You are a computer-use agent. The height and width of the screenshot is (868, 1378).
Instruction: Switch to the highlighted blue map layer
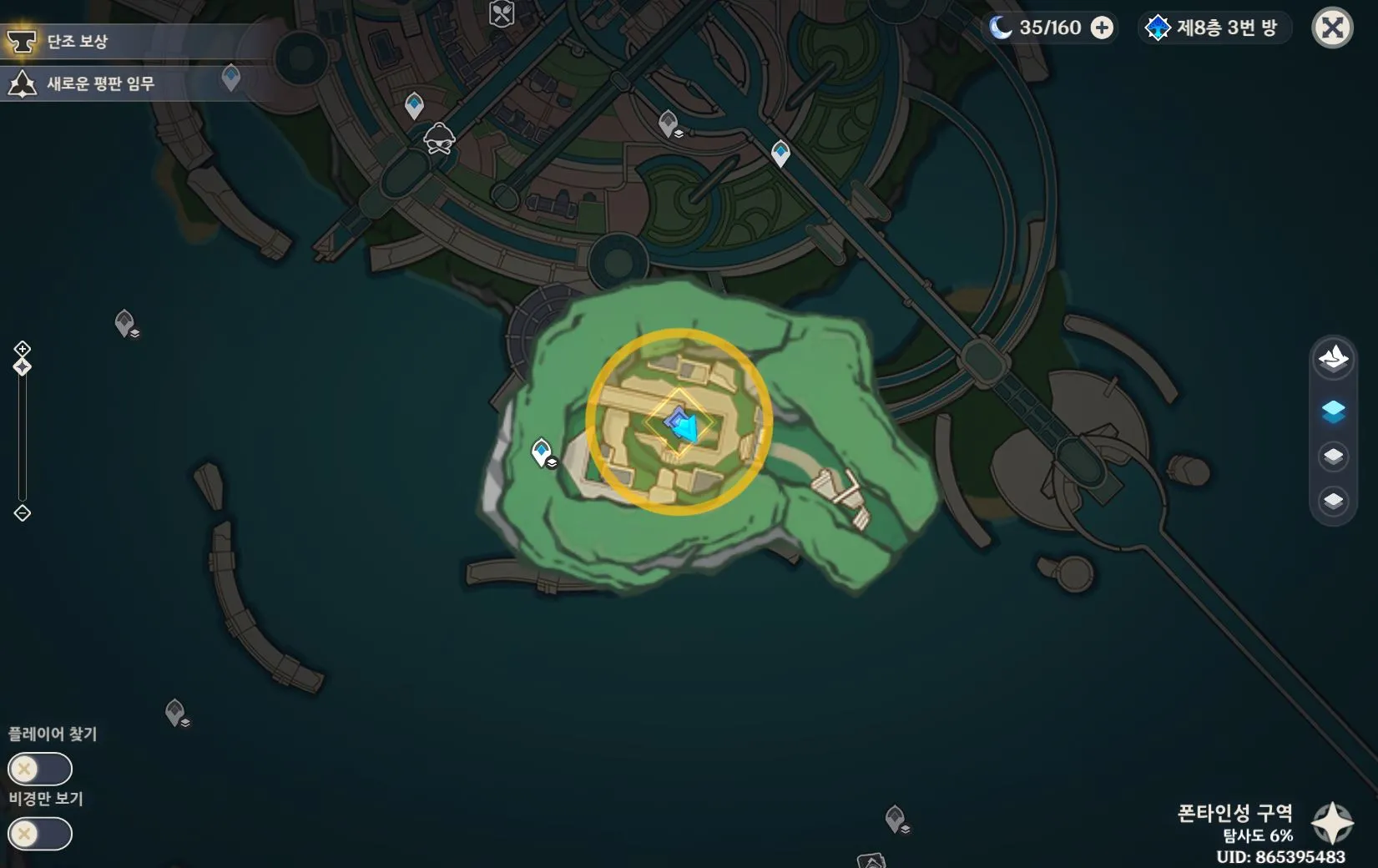(1333, 411)
